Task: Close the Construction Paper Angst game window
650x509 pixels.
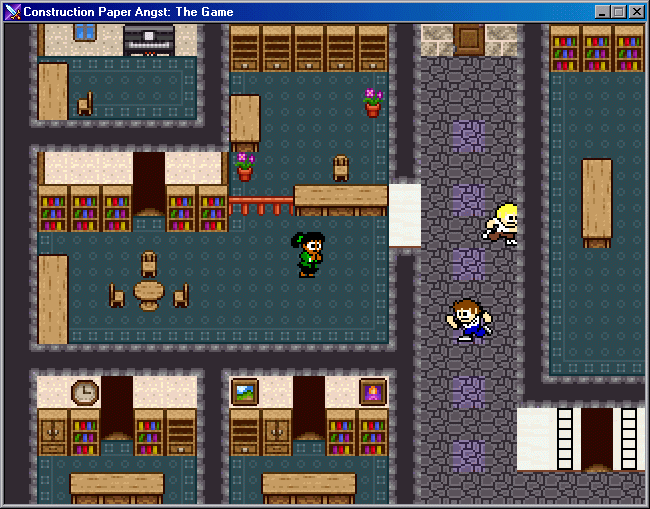Action: tap(636, 12)
